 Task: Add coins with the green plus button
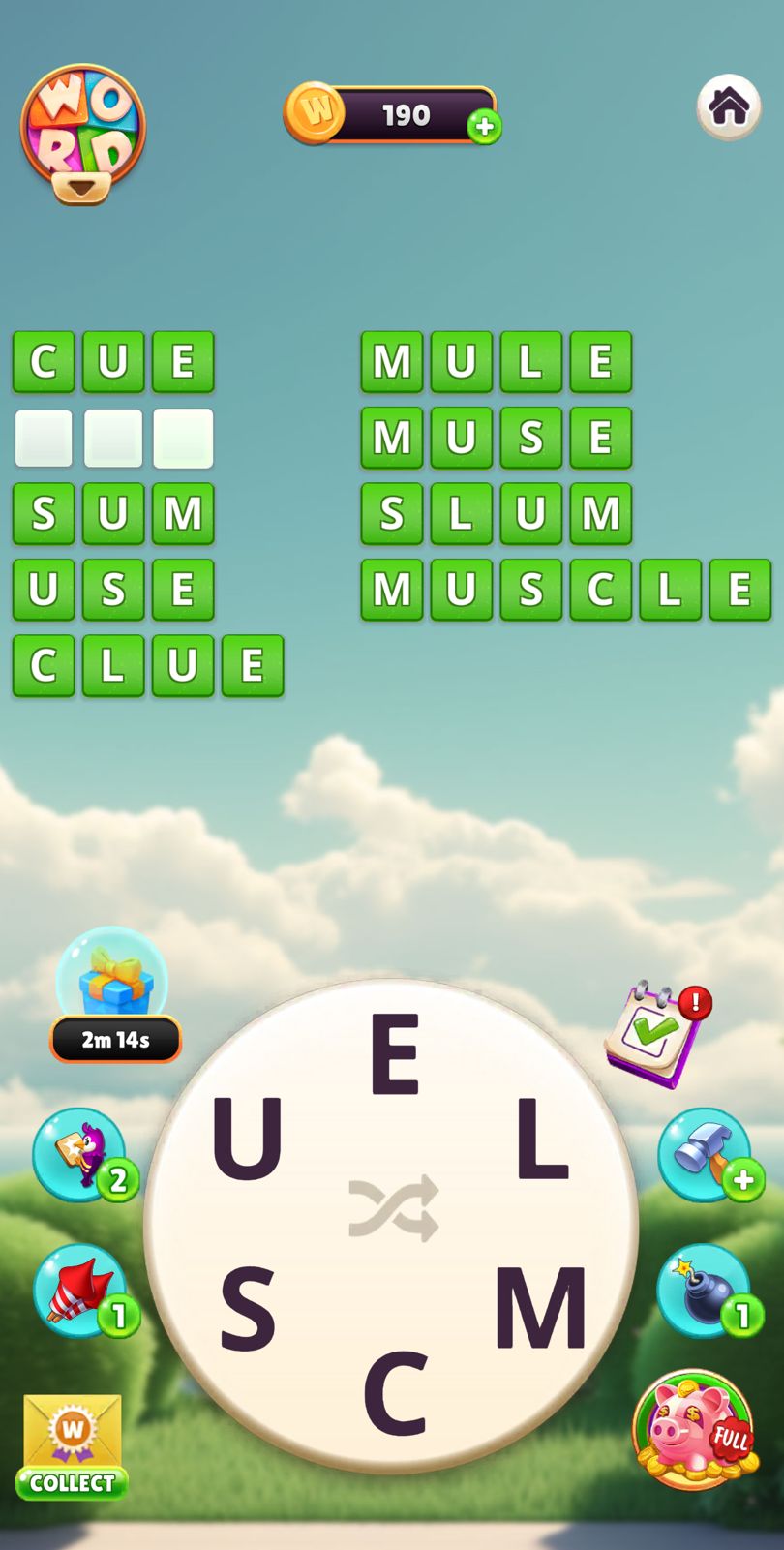click(x=484, y=127)
